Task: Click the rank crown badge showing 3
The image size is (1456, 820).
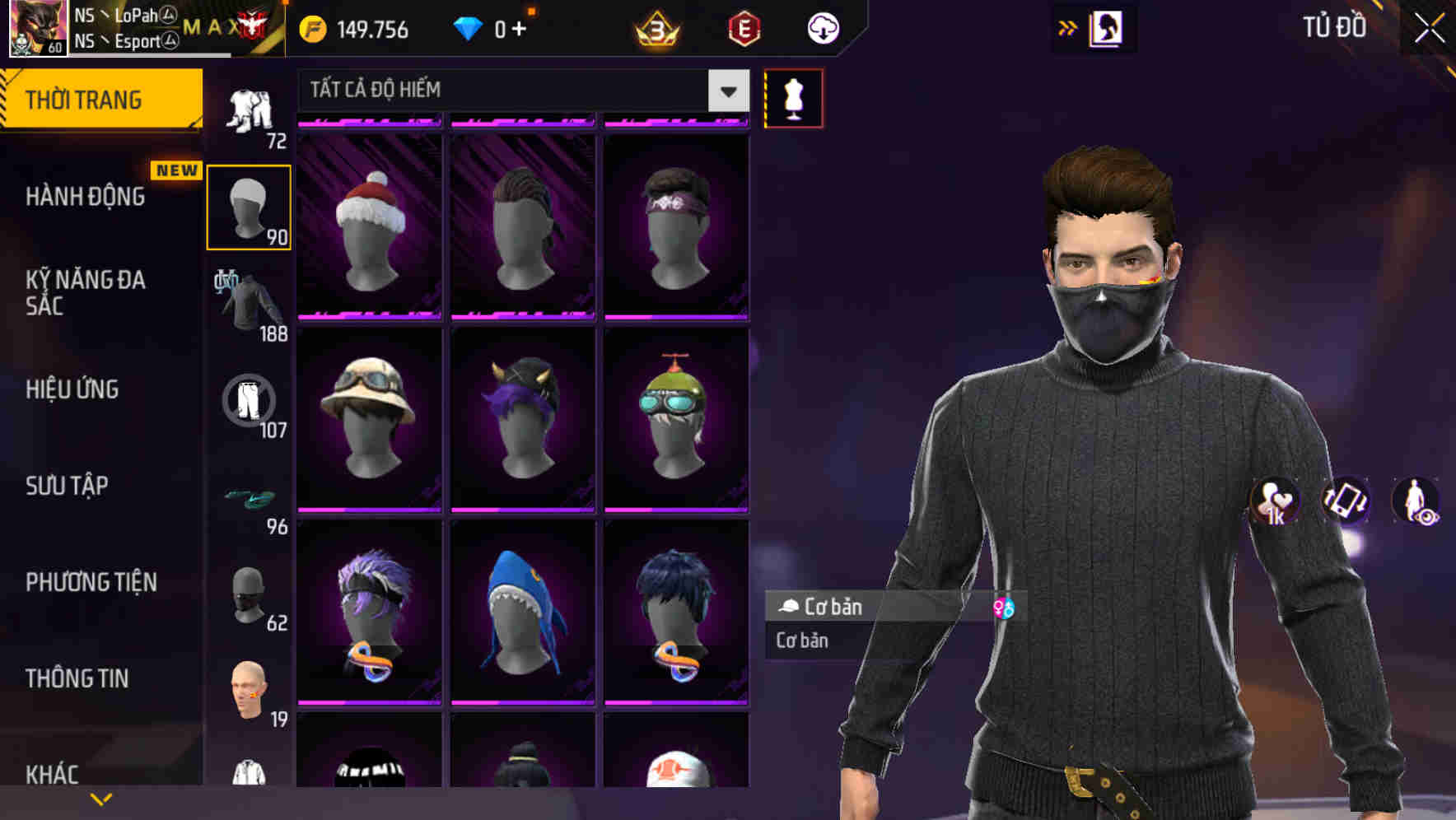Action: pyautogui.click(x=653, y=27)
